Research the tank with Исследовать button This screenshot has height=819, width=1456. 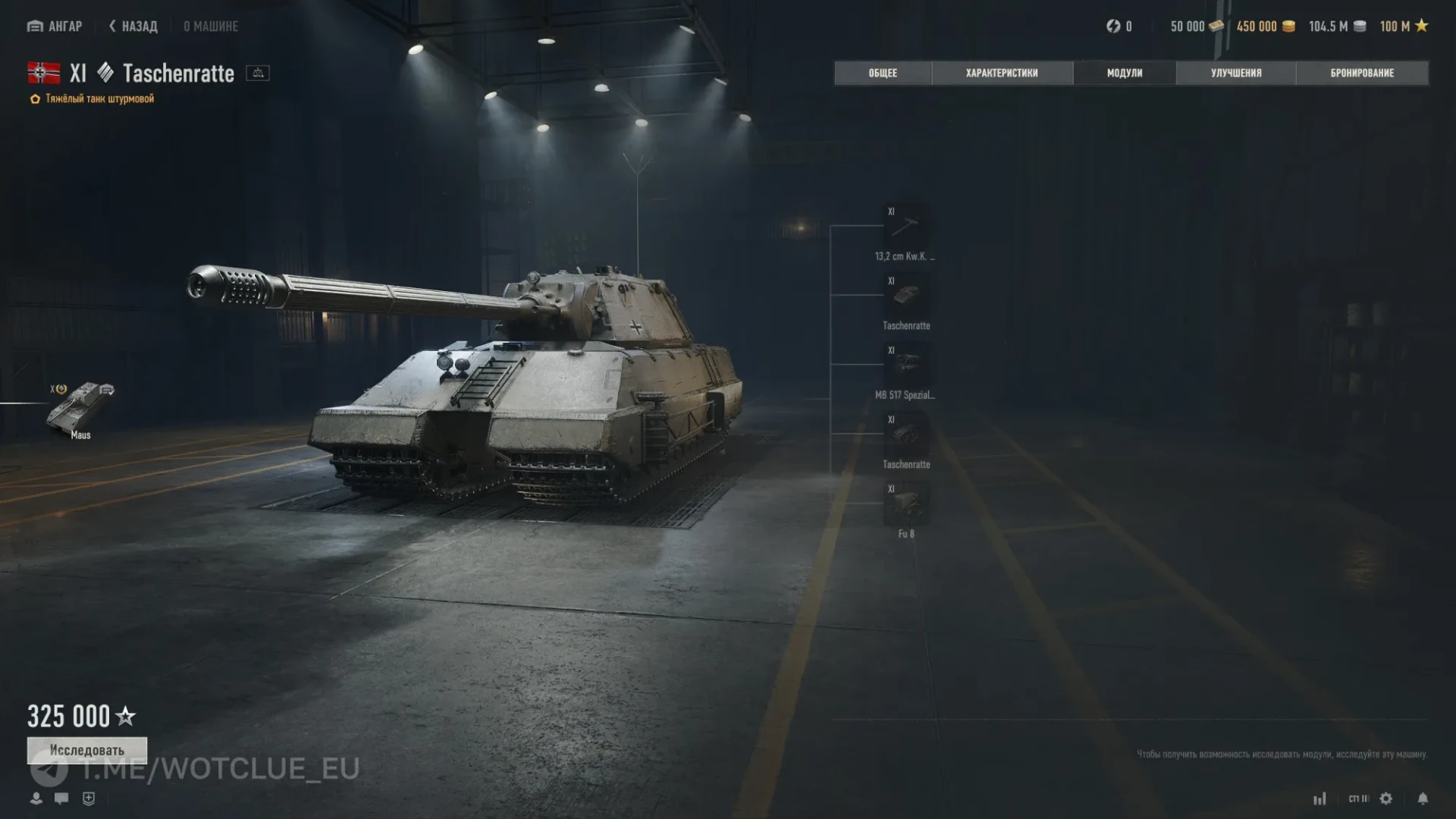[x=87, y=750]
